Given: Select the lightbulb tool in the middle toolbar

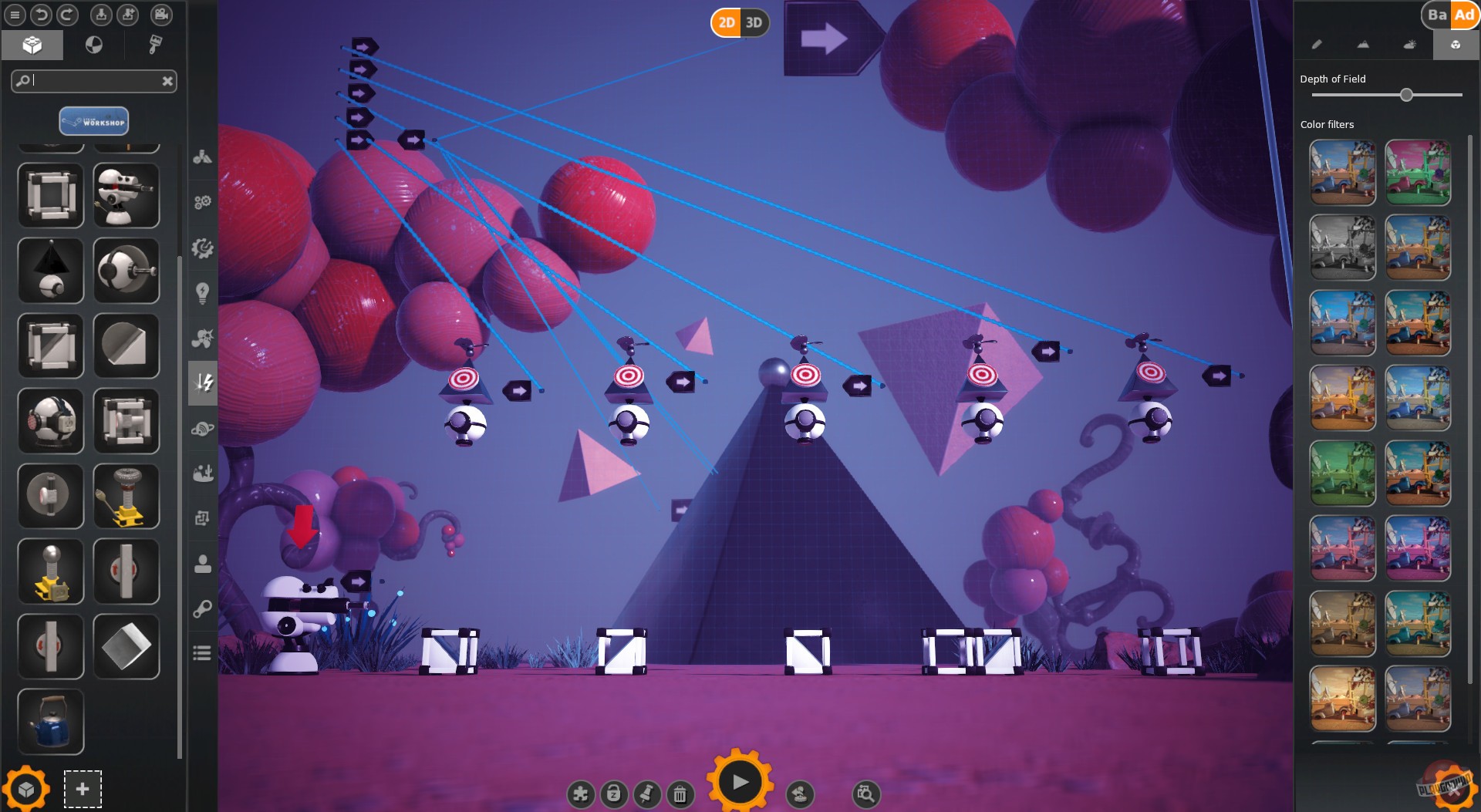Looking at the screenshot, I should coord(203,291).
